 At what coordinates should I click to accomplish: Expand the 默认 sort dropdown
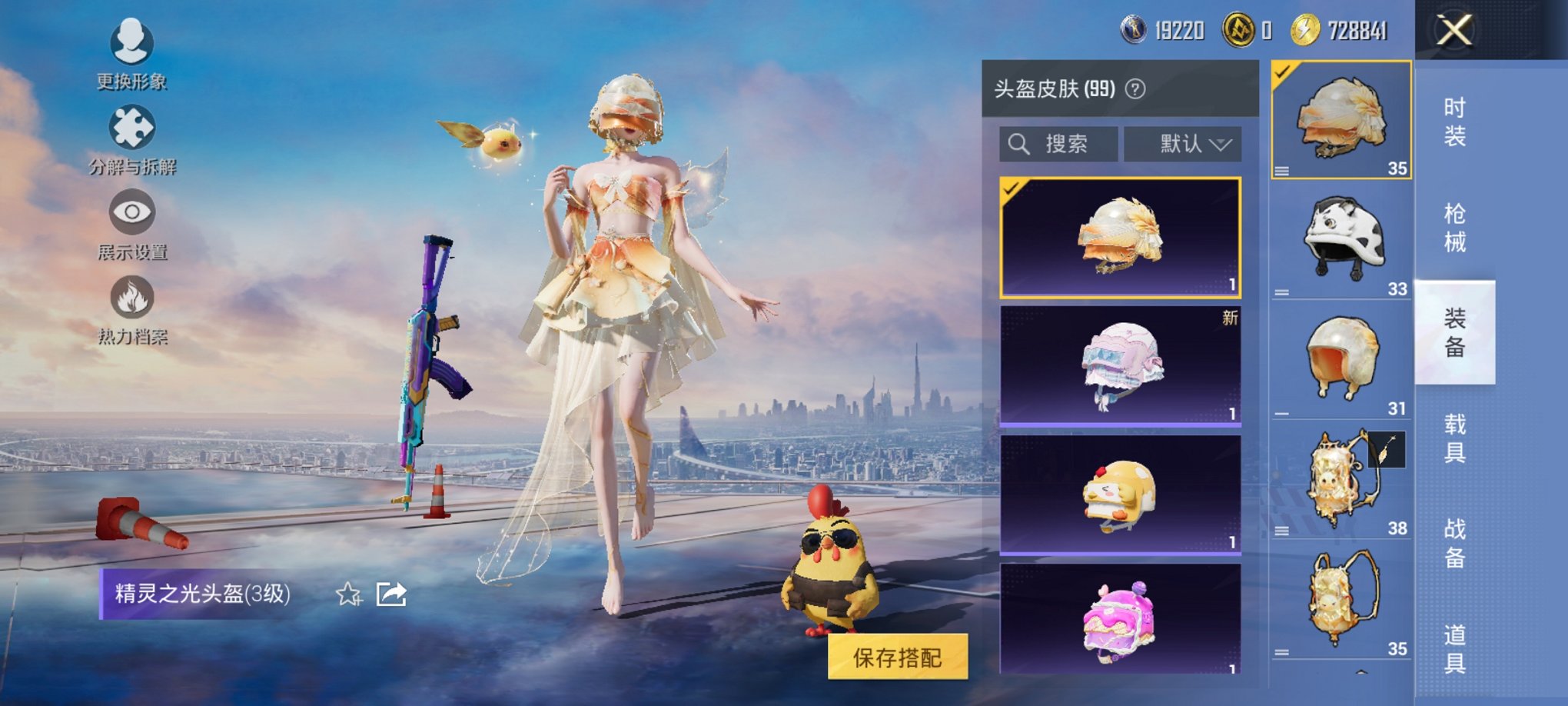point(1182,143)
